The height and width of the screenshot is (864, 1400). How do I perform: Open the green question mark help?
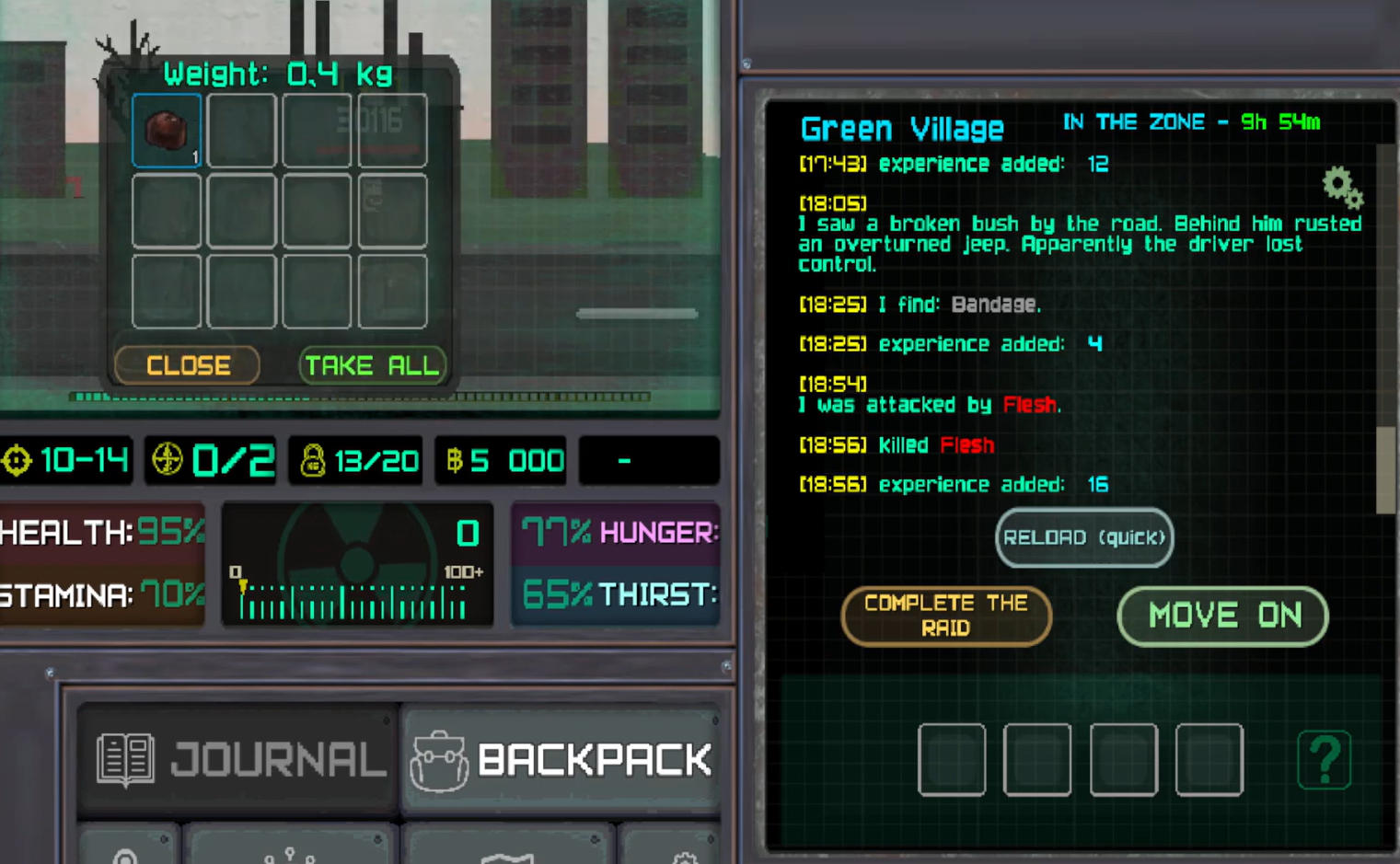pos(1324,760)
